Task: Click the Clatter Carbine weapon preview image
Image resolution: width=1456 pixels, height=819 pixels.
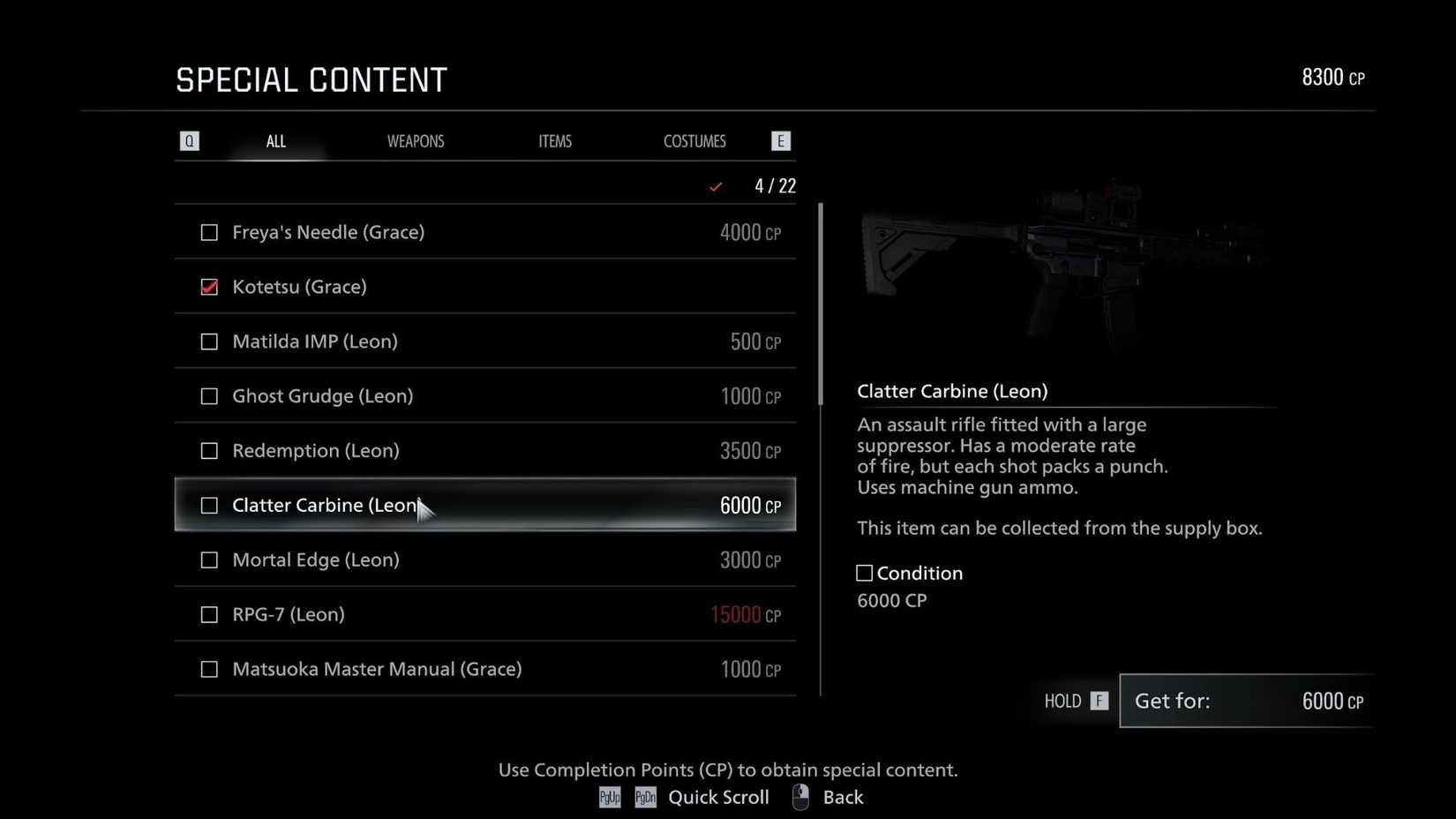Action: pyautogui.click(x=1059, y=265)
